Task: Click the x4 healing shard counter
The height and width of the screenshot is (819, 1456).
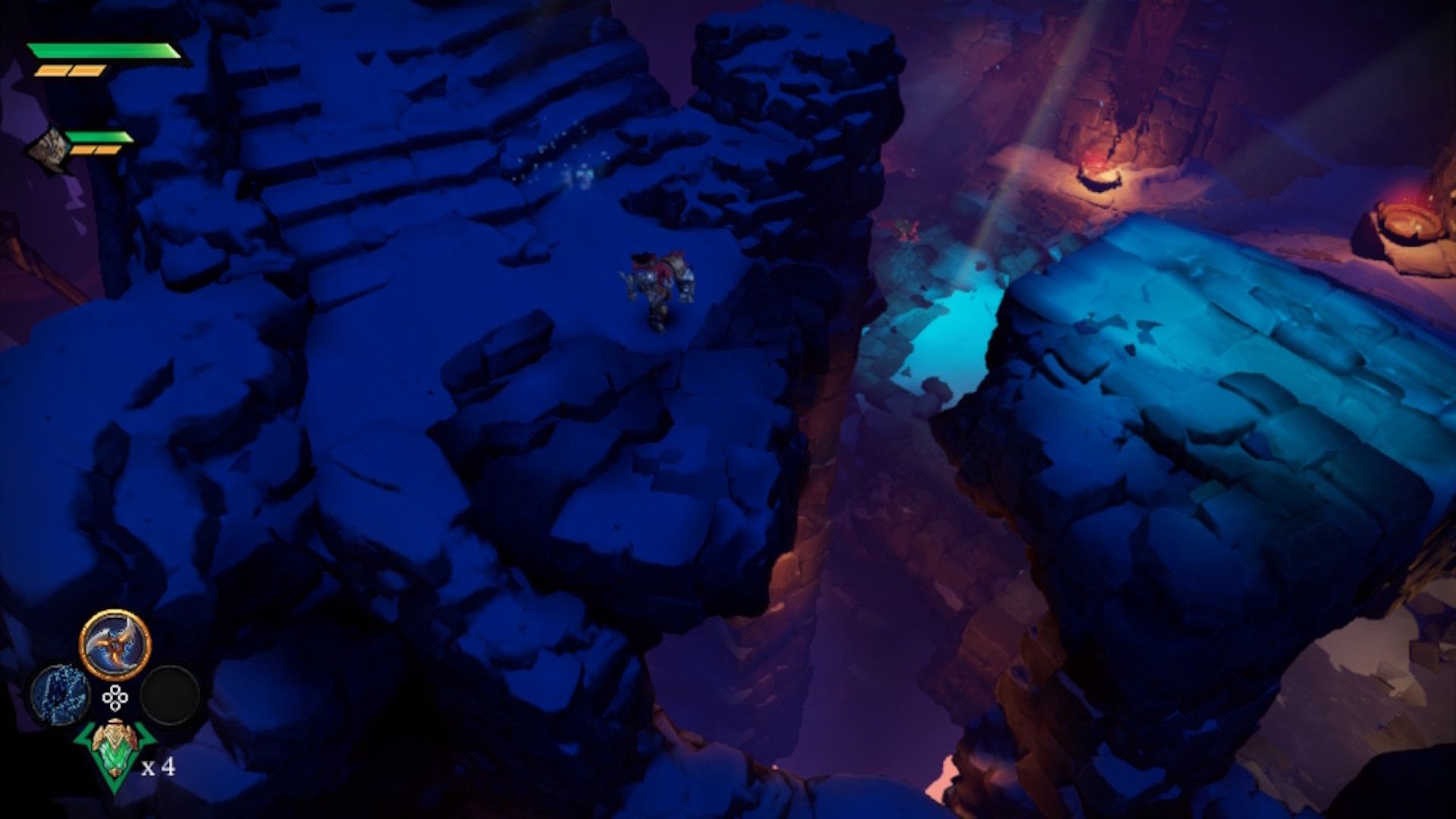Action: [158, 768]
